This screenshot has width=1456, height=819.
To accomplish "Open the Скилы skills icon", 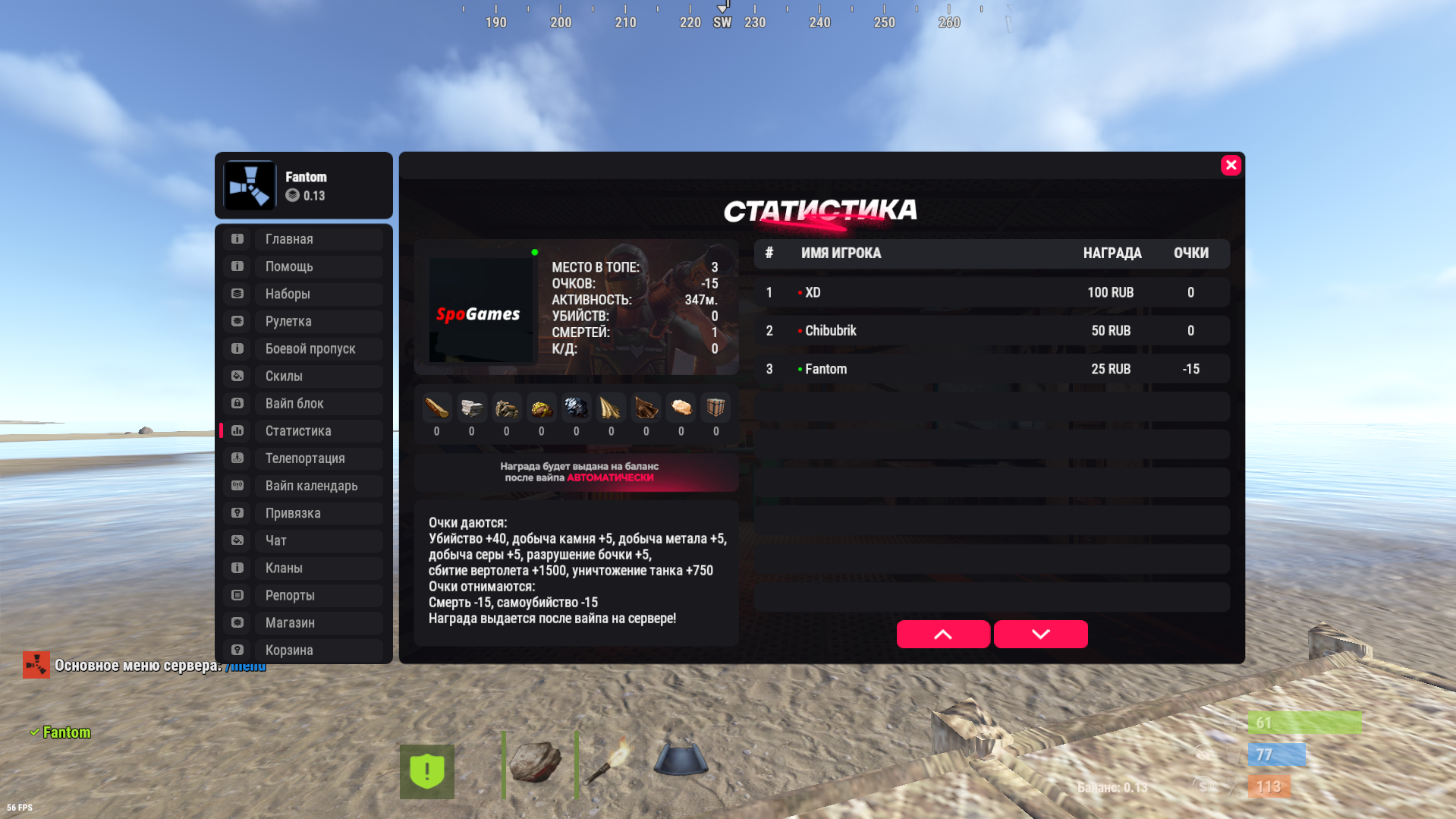I will 236,376.
